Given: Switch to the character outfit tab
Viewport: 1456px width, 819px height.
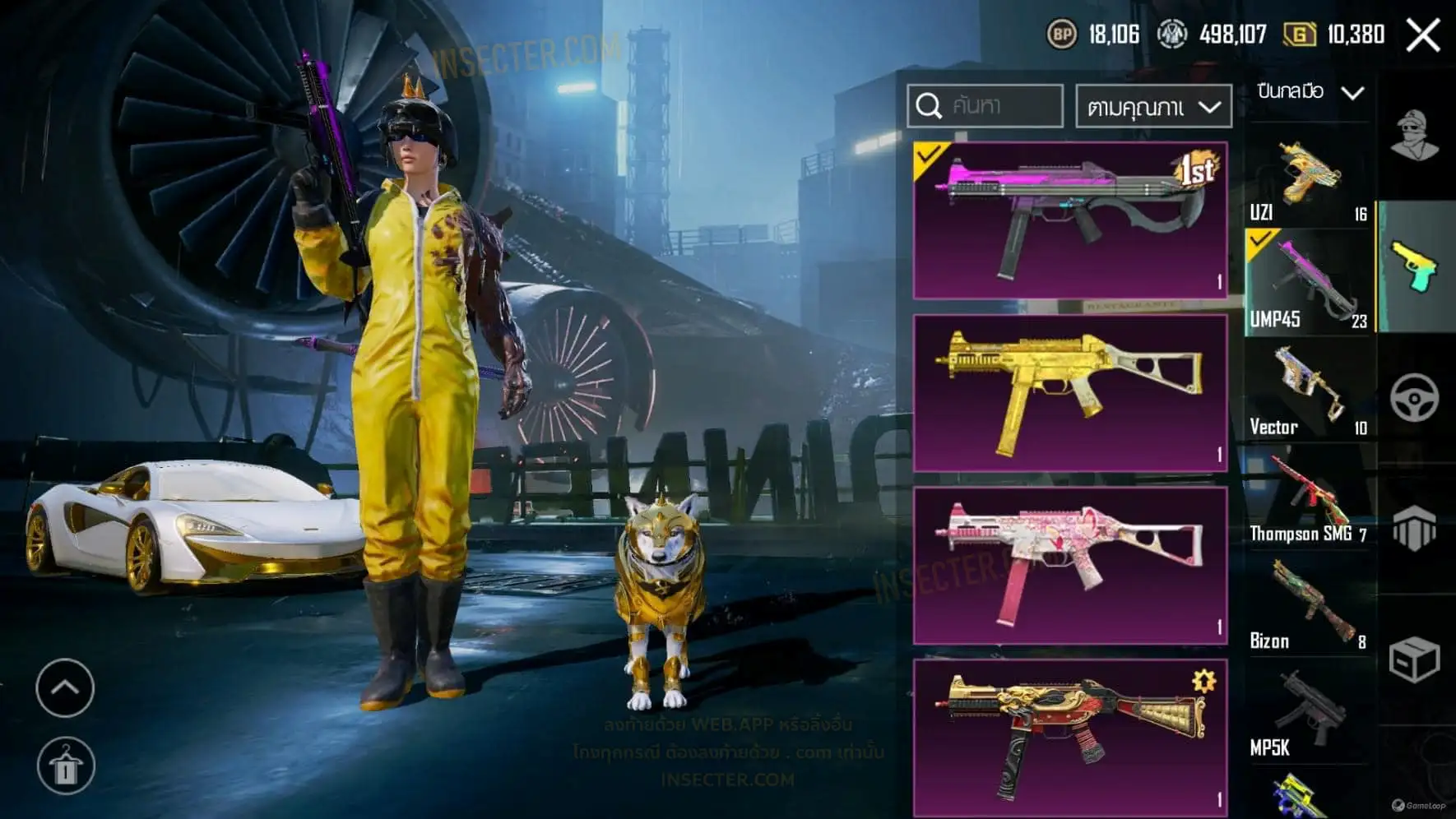Looking at the screenshot, I should (1415, 136).
